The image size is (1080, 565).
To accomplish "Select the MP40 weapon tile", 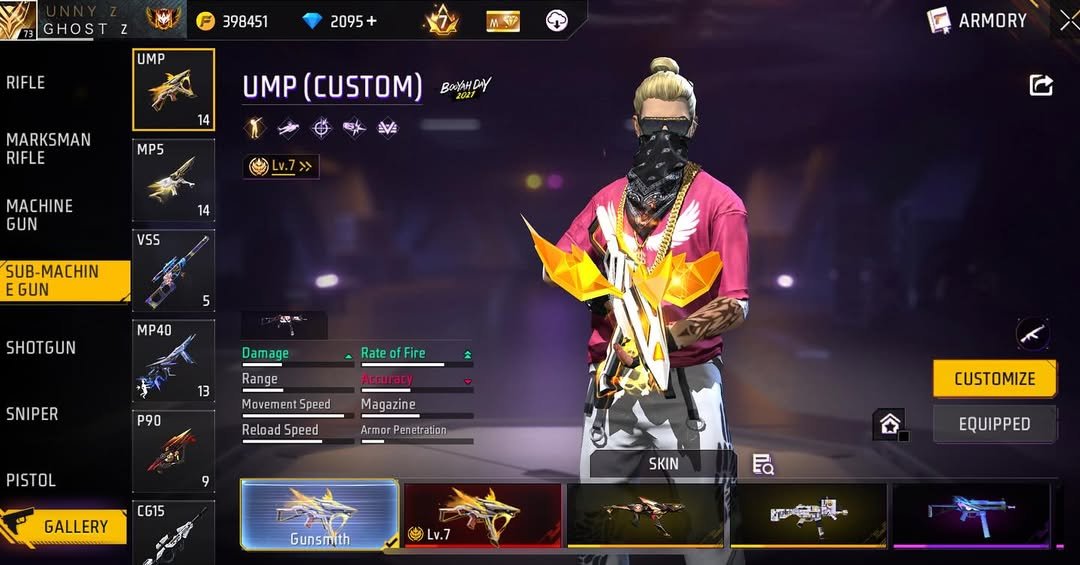I will pos(173,360).
